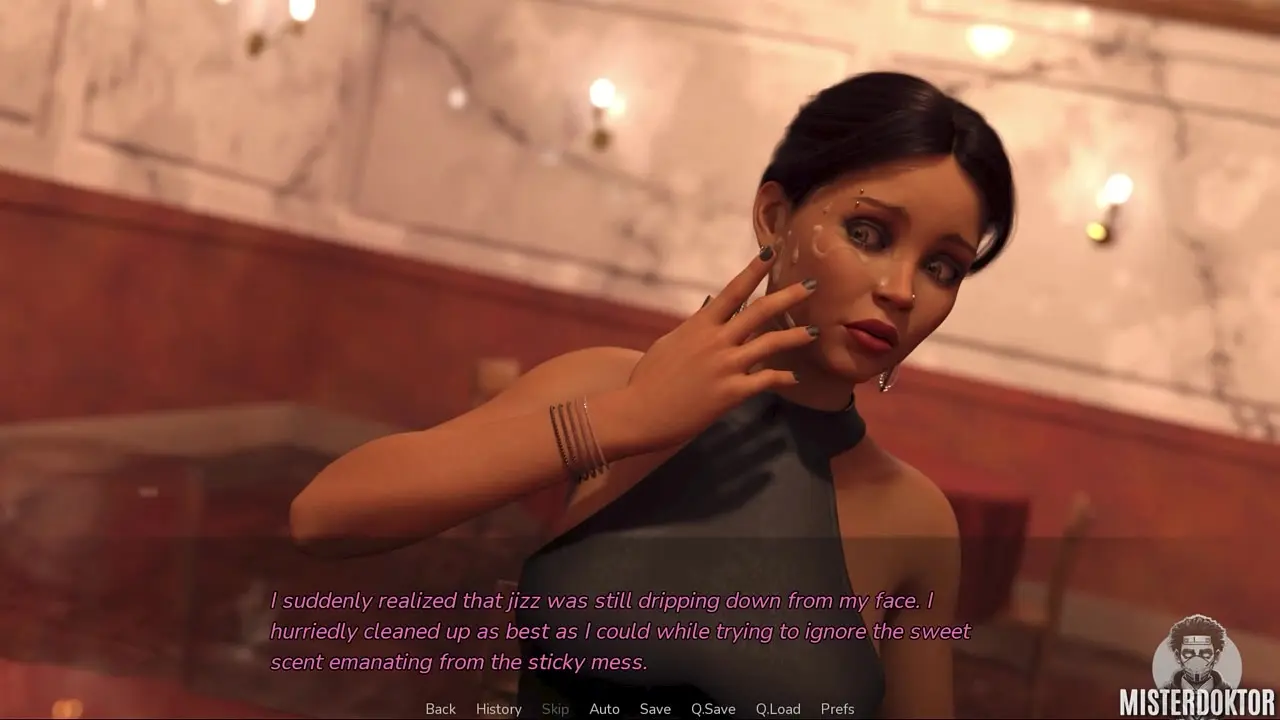Viewport: 1280px width, 720px height.
Task: Open the Prefs settings
Action: tap(837, 709)
